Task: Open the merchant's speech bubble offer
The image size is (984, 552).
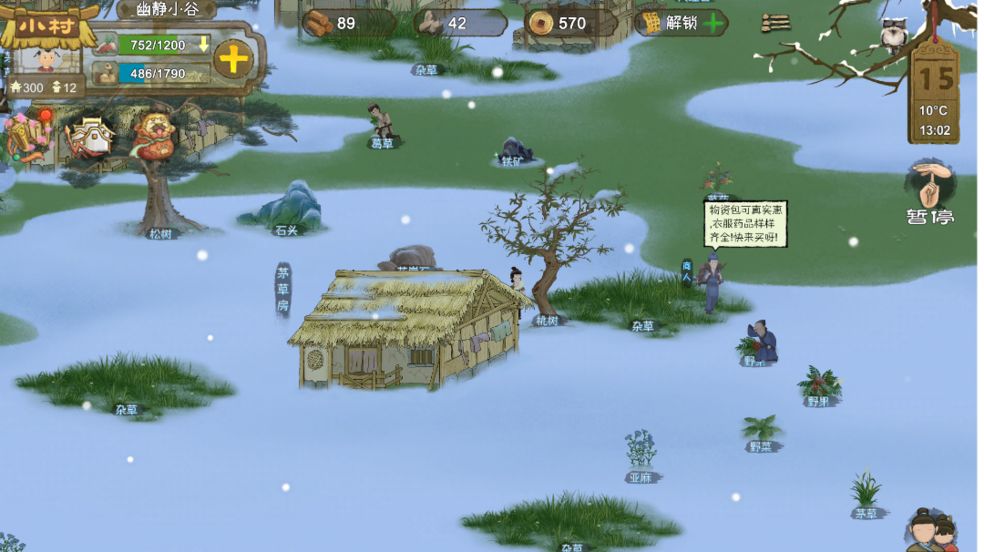Action: click(x=745, y=223)
